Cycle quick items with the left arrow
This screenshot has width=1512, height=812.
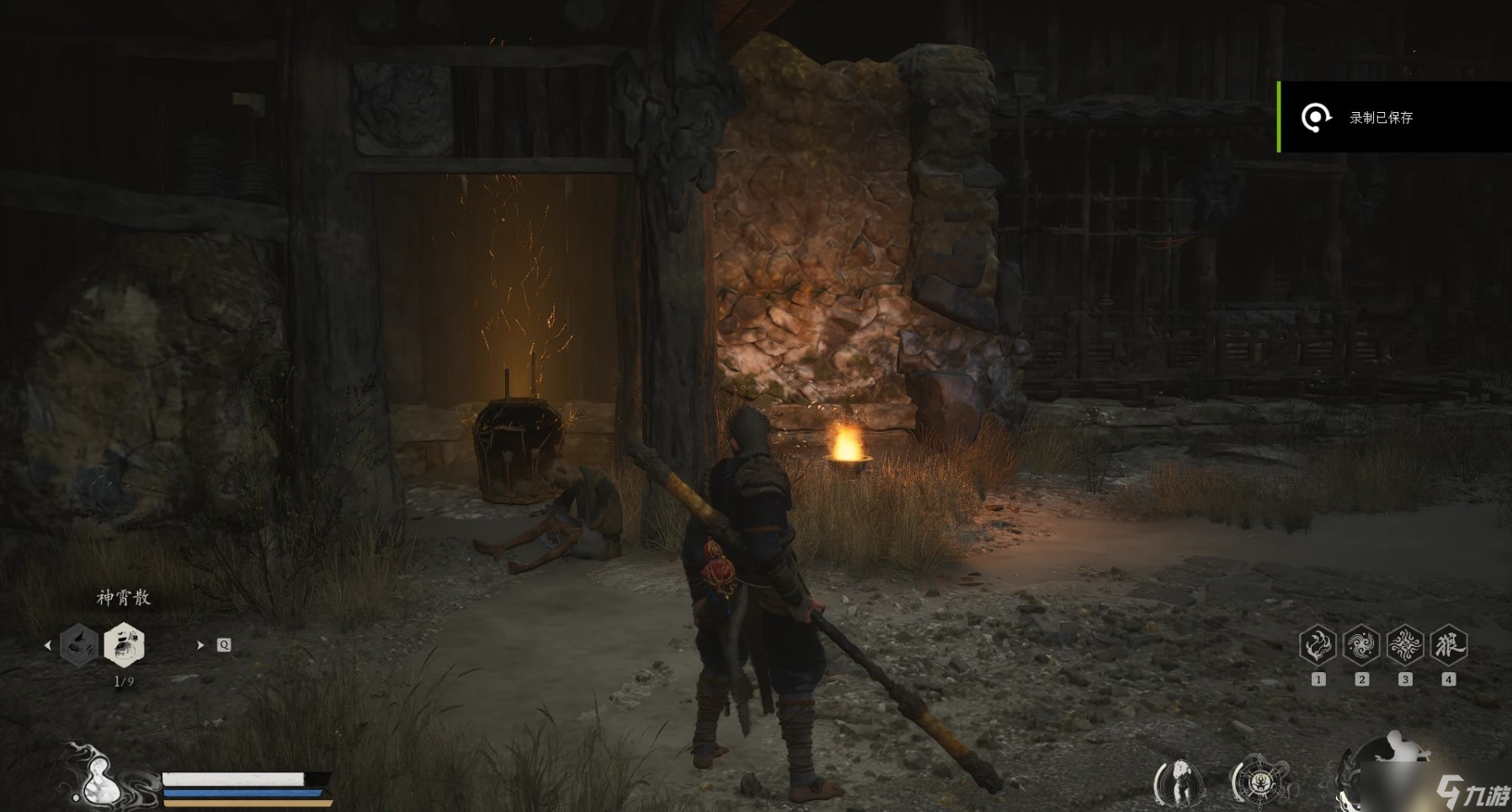click(x=47, y=645)
